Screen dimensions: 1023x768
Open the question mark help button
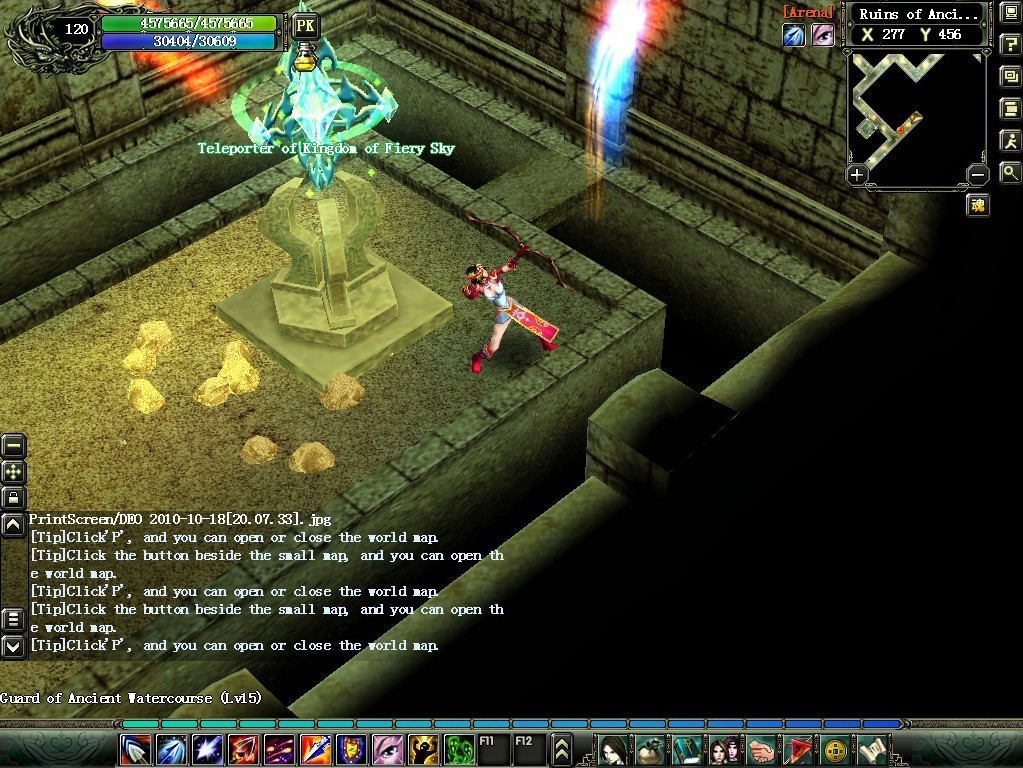(x=1010, y=45)
